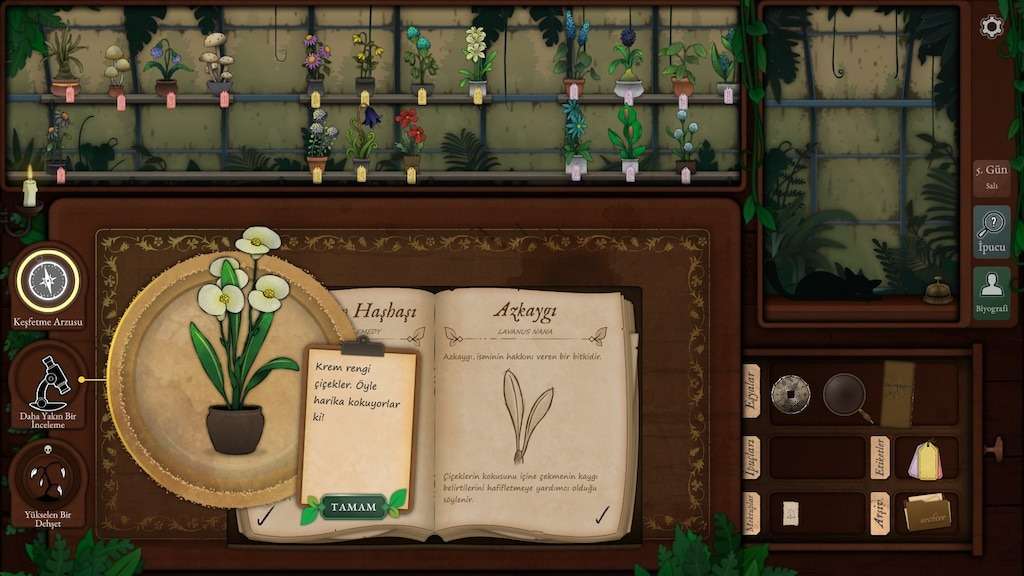Grab the colored plant label tags
1024x576 pixels.
tap(925, 458)
